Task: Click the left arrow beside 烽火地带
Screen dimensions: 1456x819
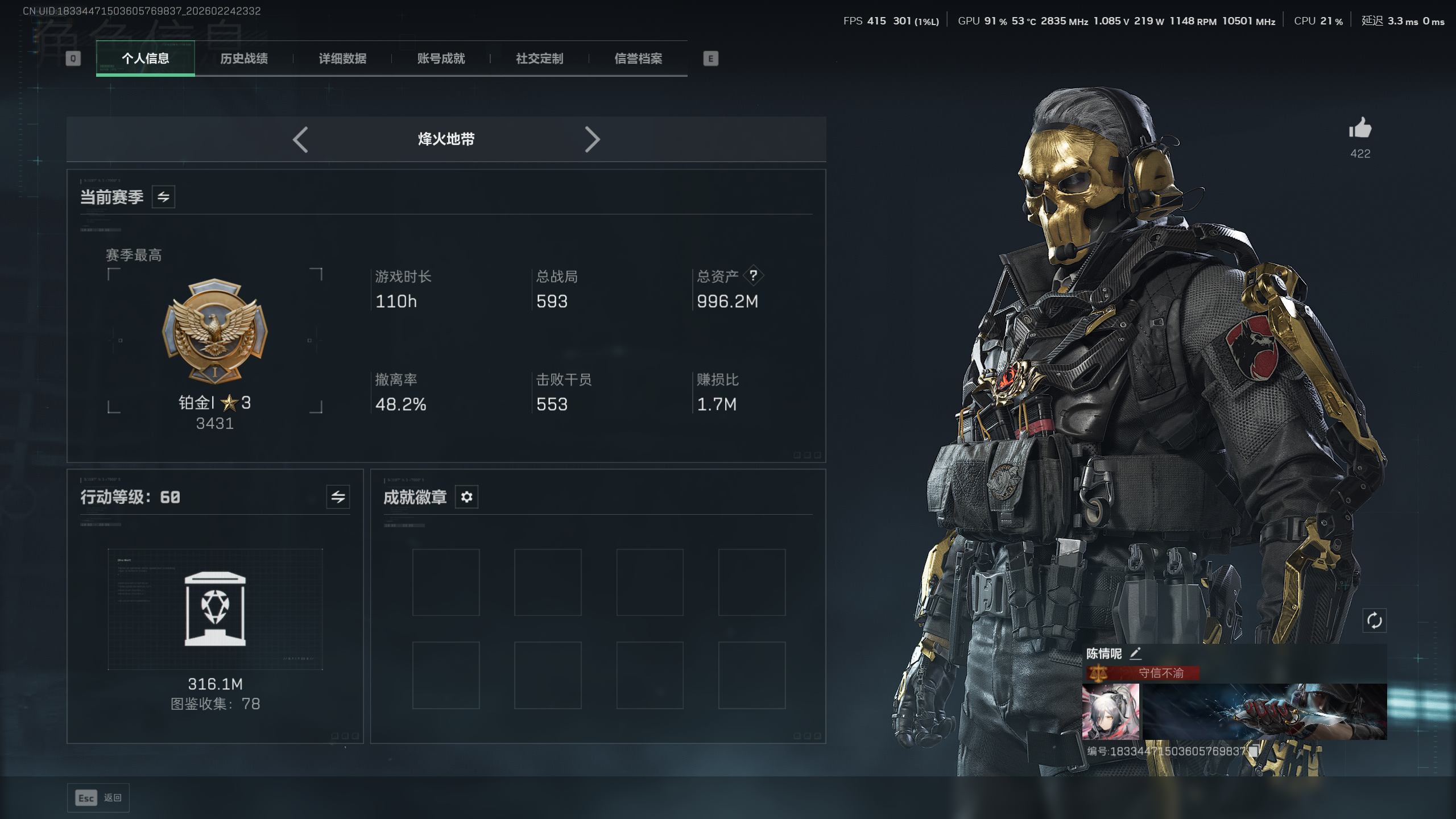Action: pyautogui.click(x=300, y=139)
